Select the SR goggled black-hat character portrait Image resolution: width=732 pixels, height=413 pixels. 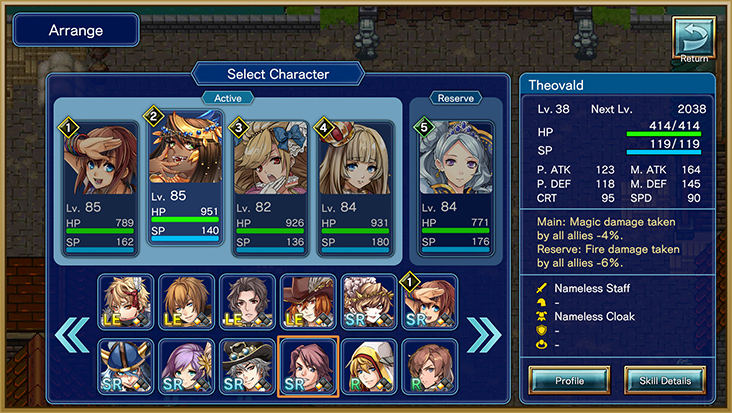pos(247,367)
